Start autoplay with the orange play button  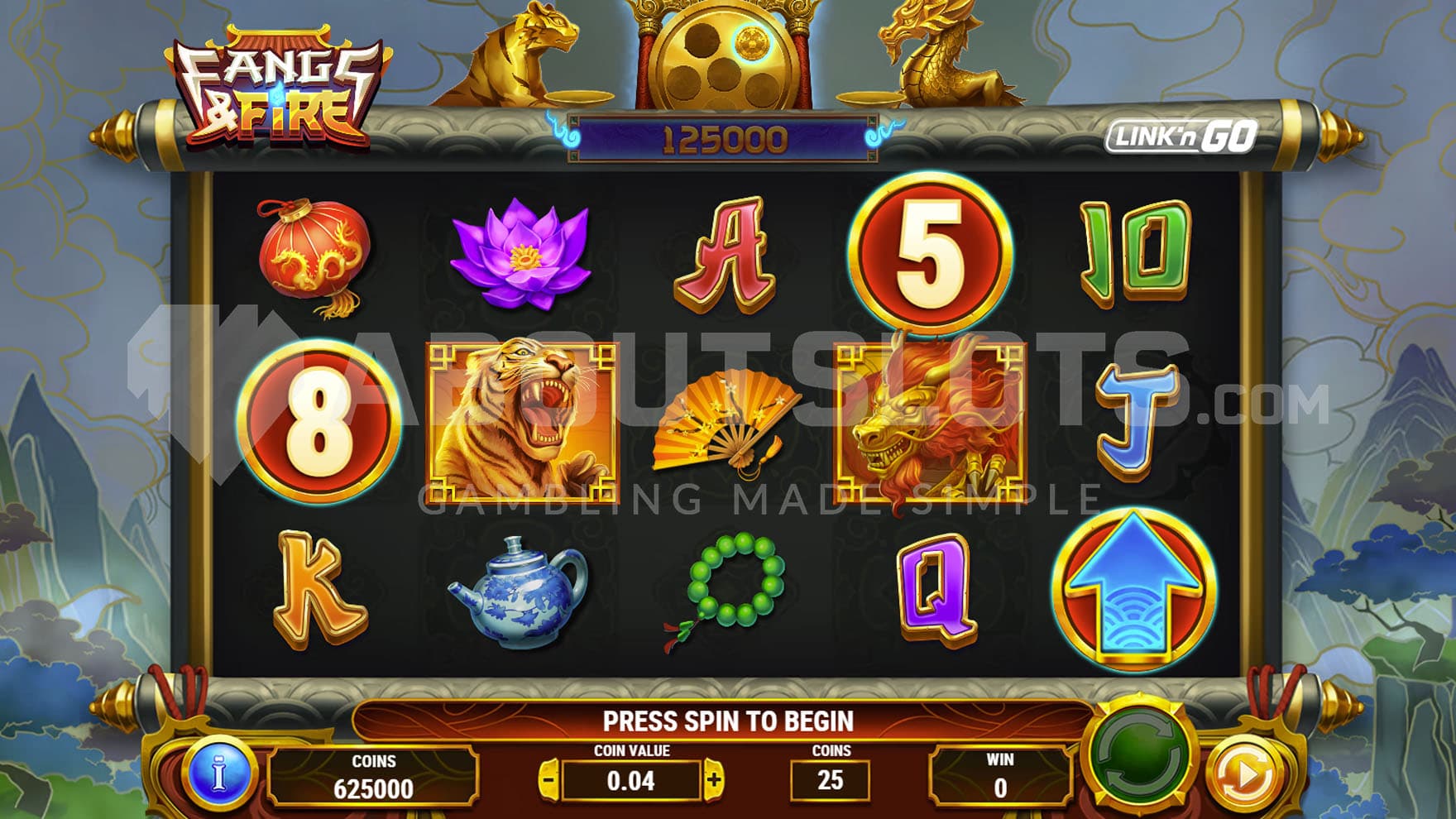pos(1244,774)
